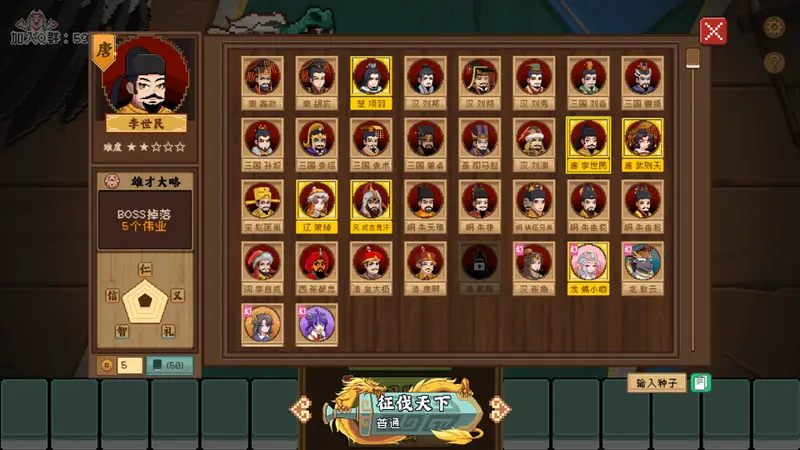800x450 pixels.
Task: Start the 征伐天下 campaign
Action: click(x=400, y=411)
